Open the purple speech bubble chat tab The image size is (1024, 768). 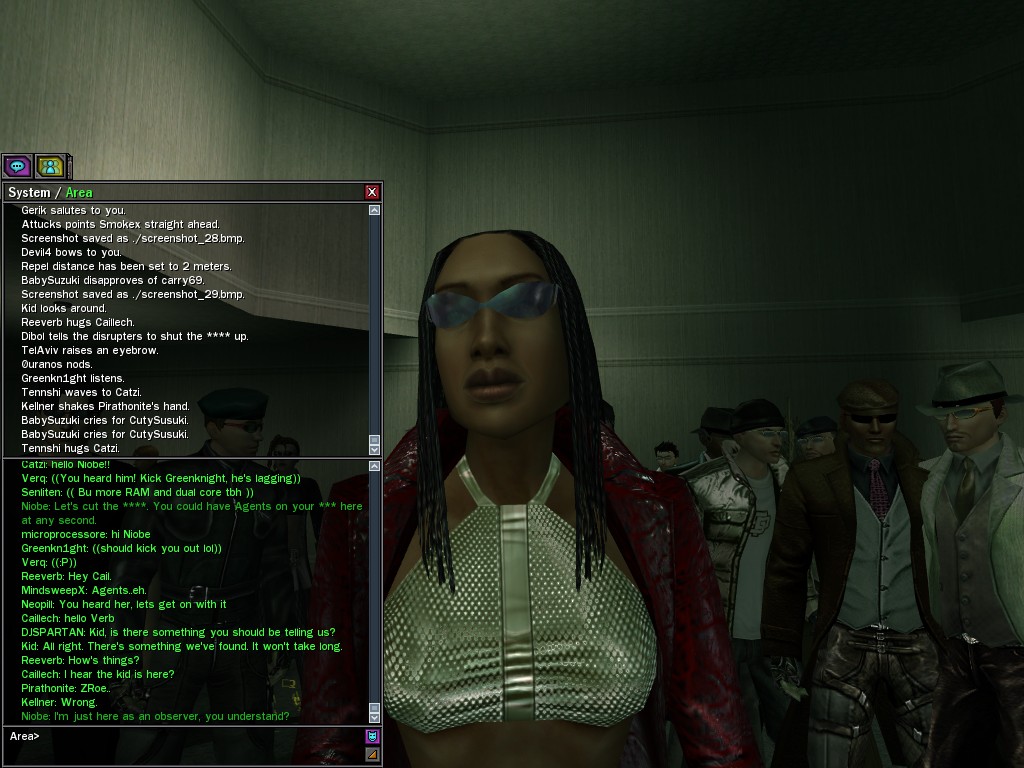tap(17, 166)
